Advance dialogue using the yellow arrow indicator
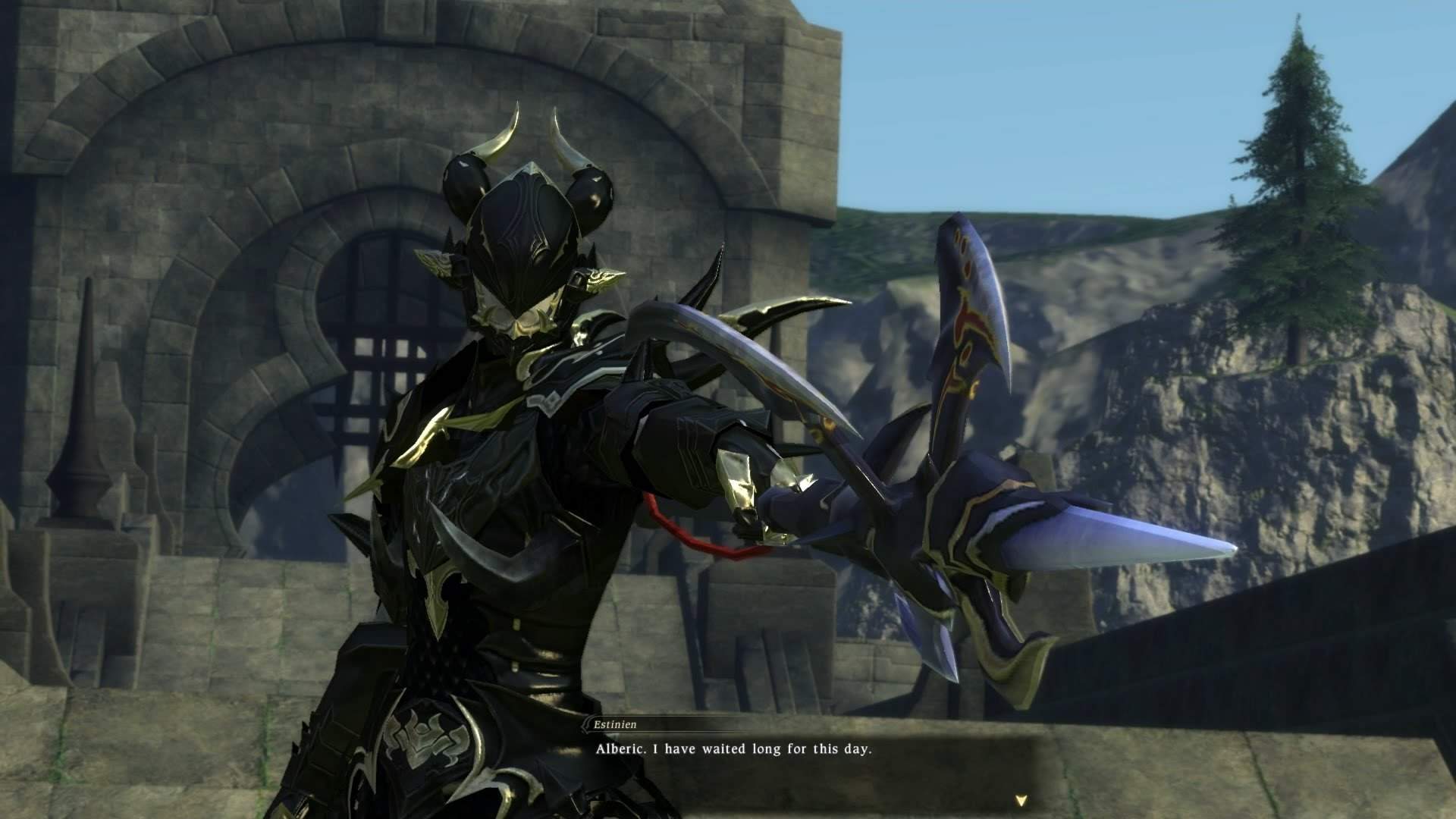The image size is (1456, 819). tap(1021, 799)
